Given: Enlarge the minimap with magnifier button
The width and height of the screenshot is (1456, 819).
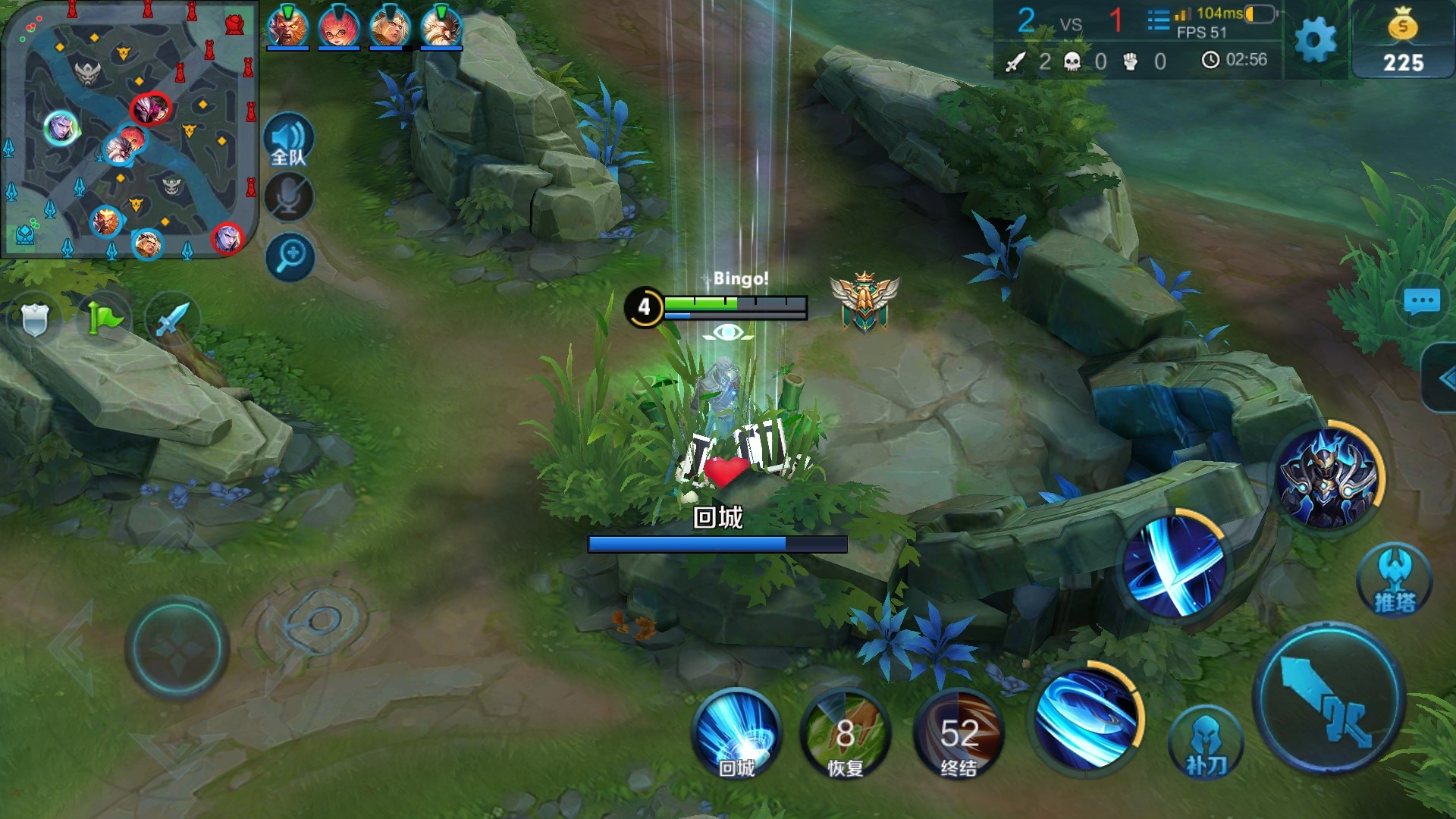Looking at the screenshot, I should pos(290,256).
